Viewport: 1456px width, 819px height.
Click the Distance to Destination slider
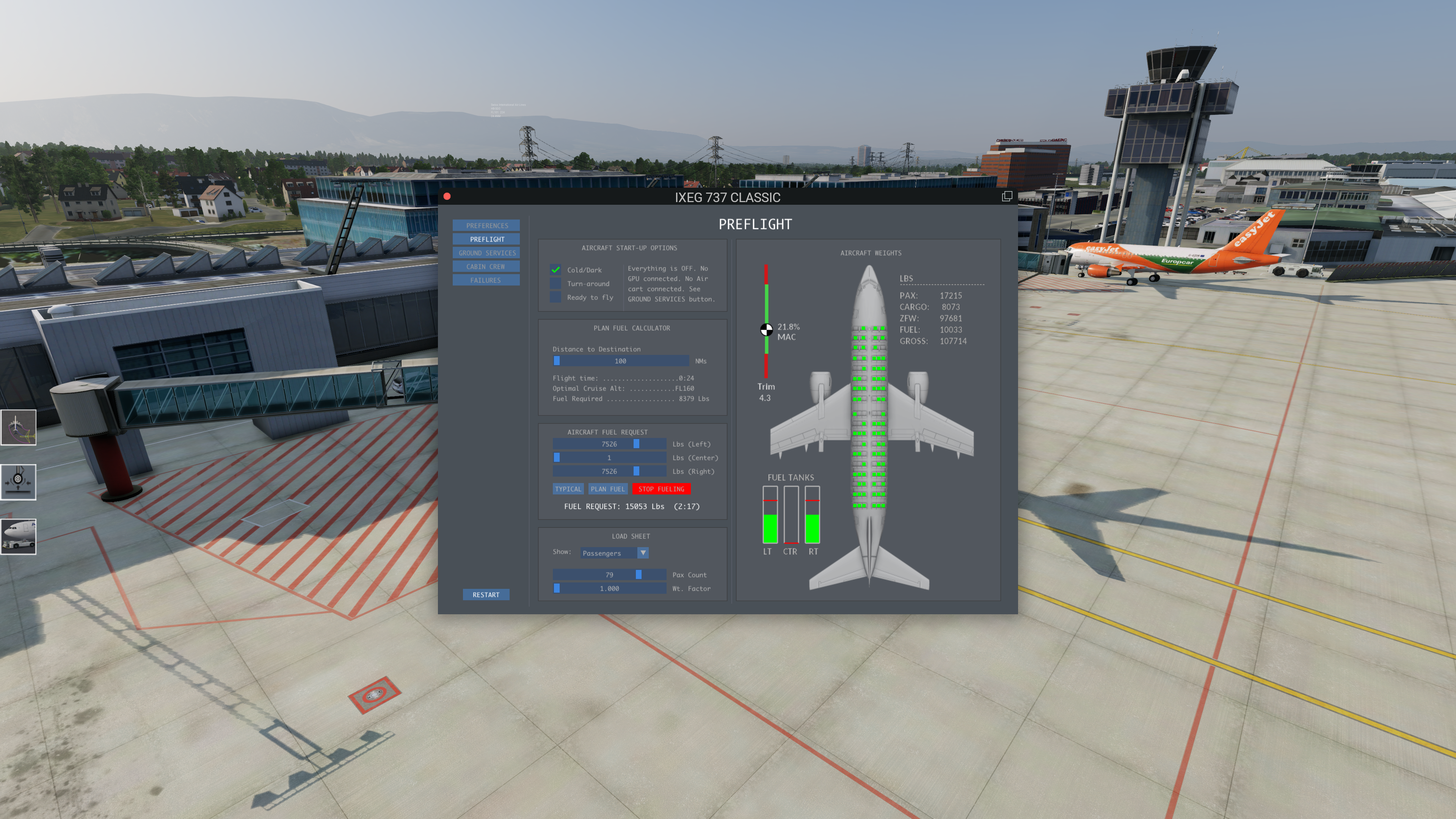[621, 361]
